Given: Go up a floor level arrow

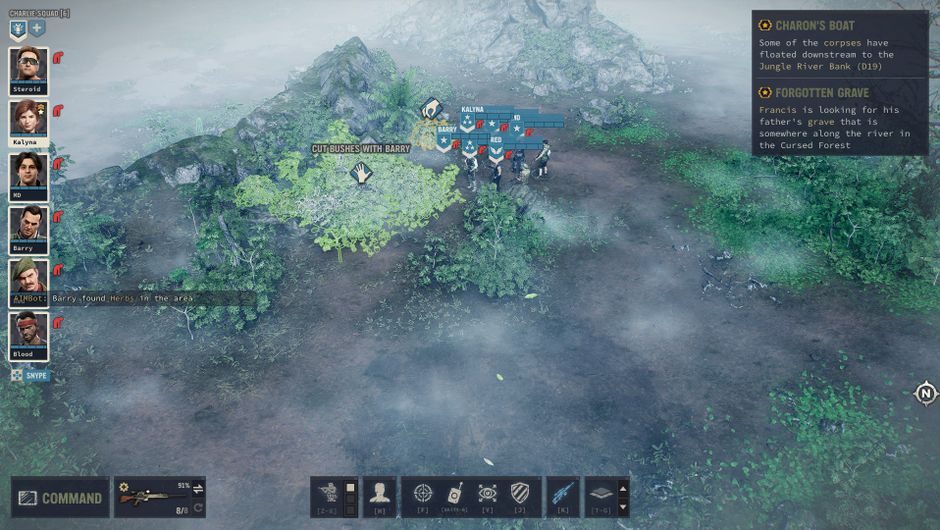Looking at the screenshot, I should point(621,488).
